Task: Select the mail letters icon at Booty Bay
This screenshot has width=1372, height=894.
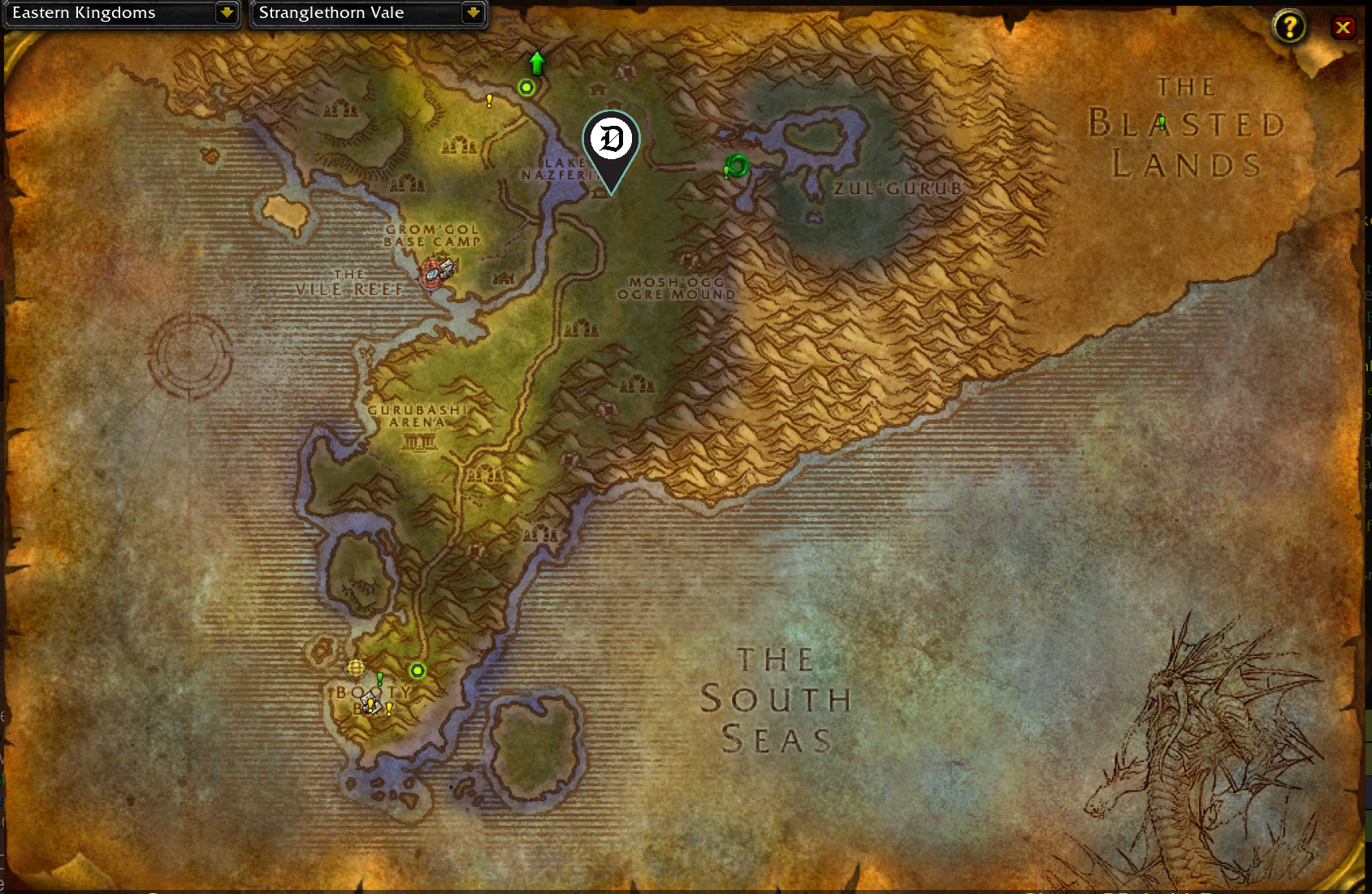Action: coord(367,697)
